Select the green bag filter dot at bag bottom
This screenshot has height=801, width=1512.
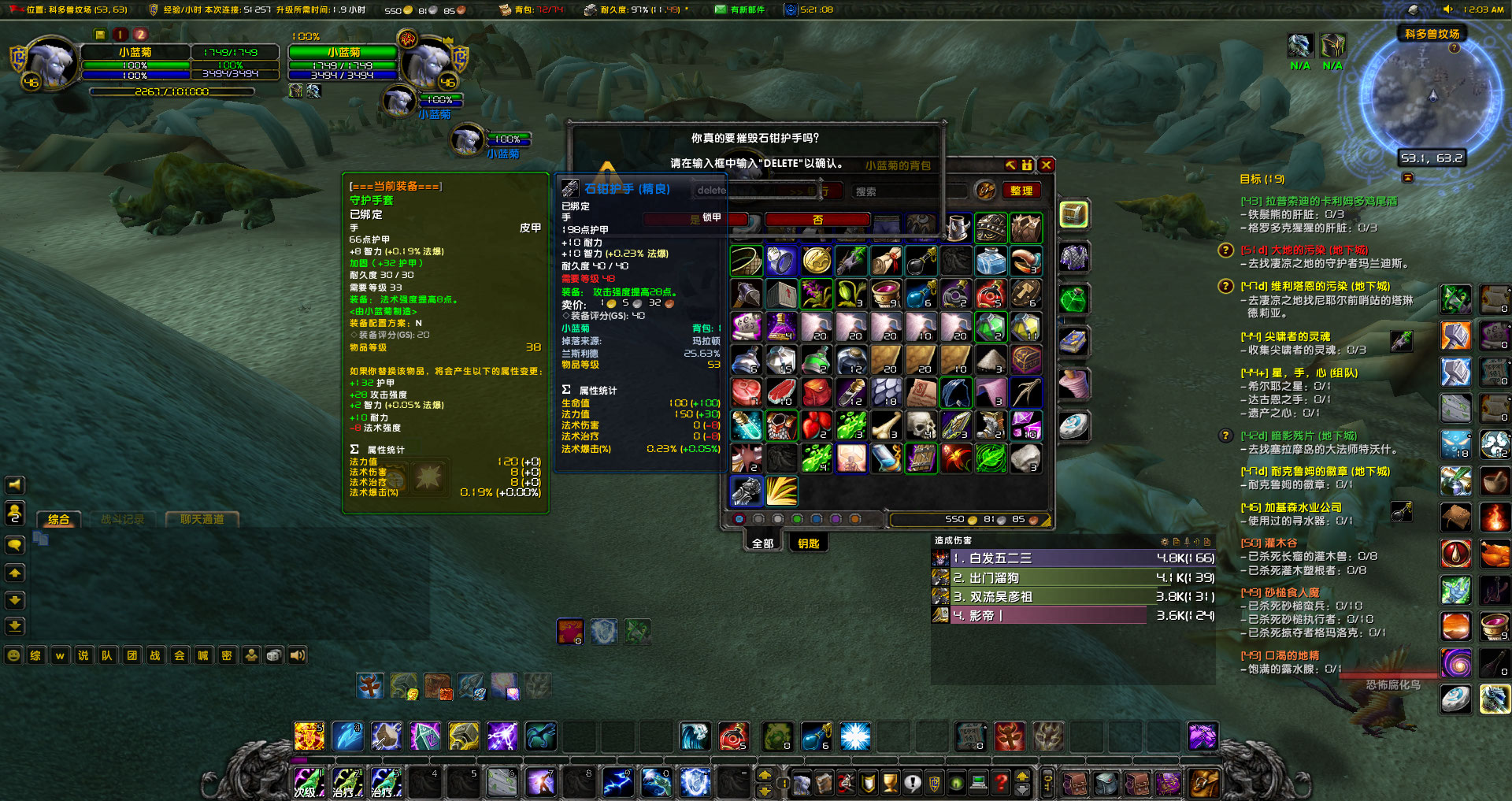tap(797, 518)
